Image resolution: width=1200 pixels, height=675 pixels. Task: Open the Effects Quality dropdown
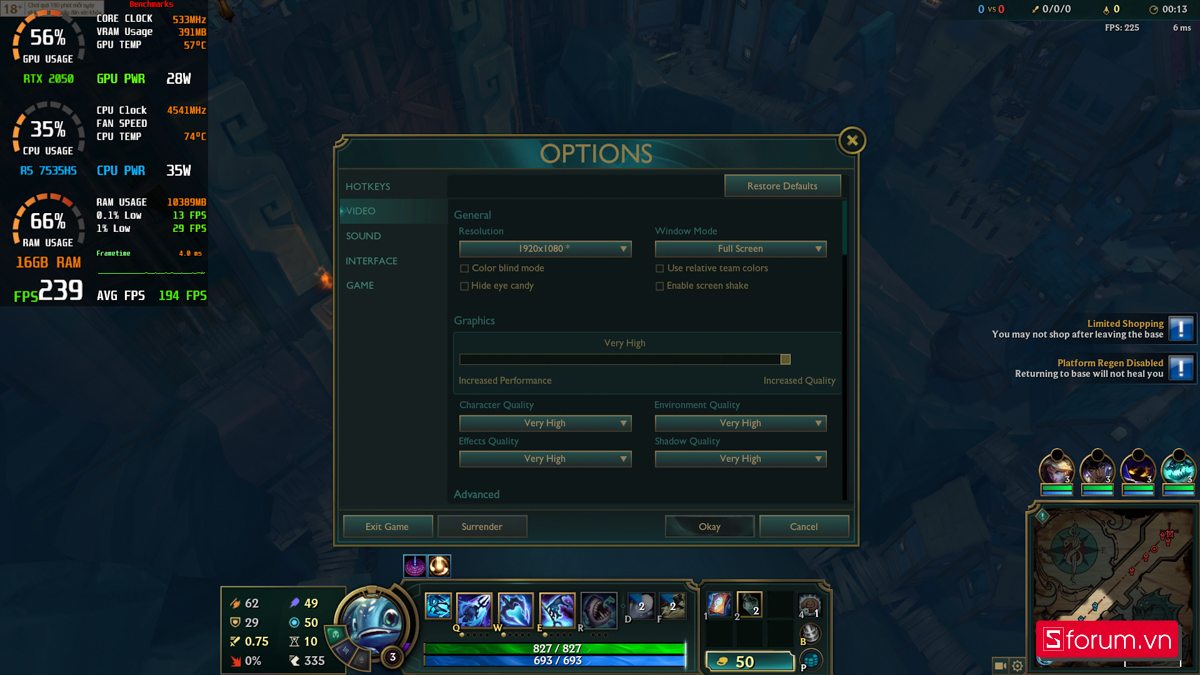point(545,459)
